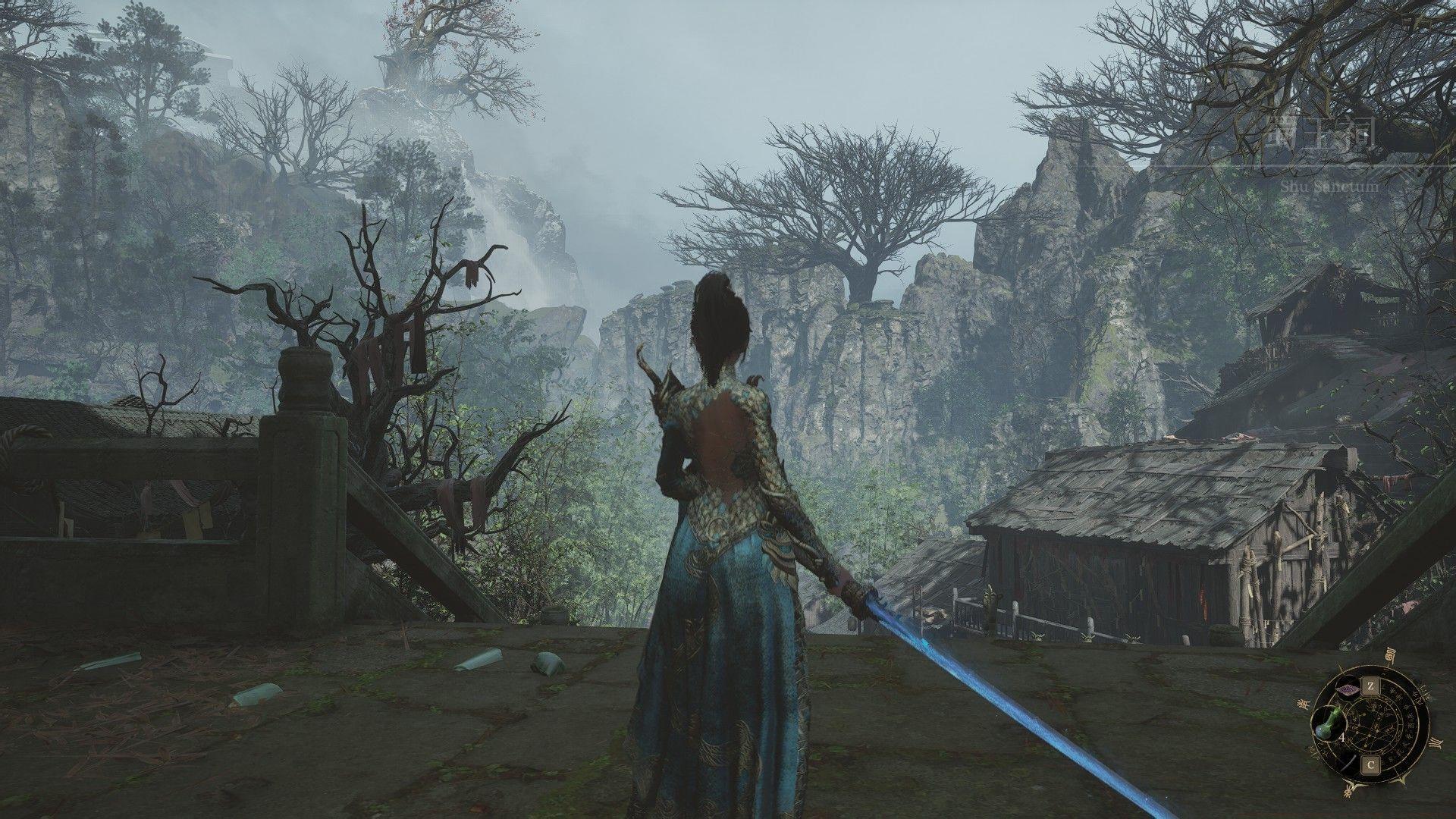Click the Z keybind badge on the HUD wheel
Image resolution: width=1456 pixels, height=819 pixels.
[x=1371, y=686]
